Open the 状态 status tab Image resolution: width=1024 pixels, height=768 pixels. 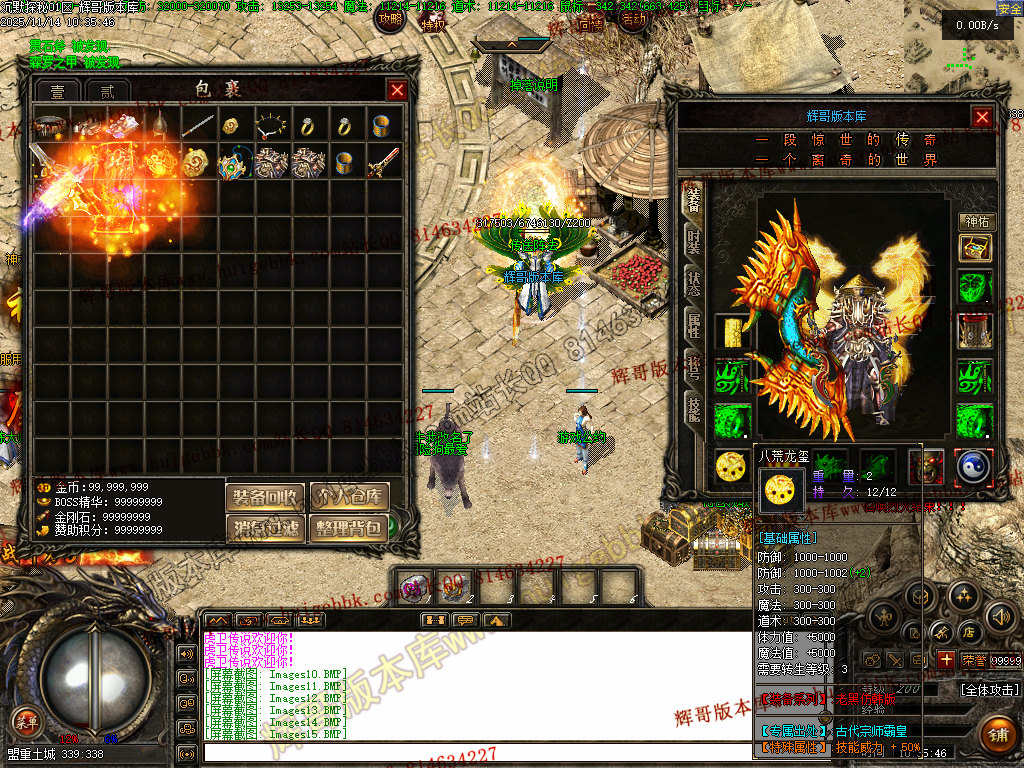click(693, 283)
